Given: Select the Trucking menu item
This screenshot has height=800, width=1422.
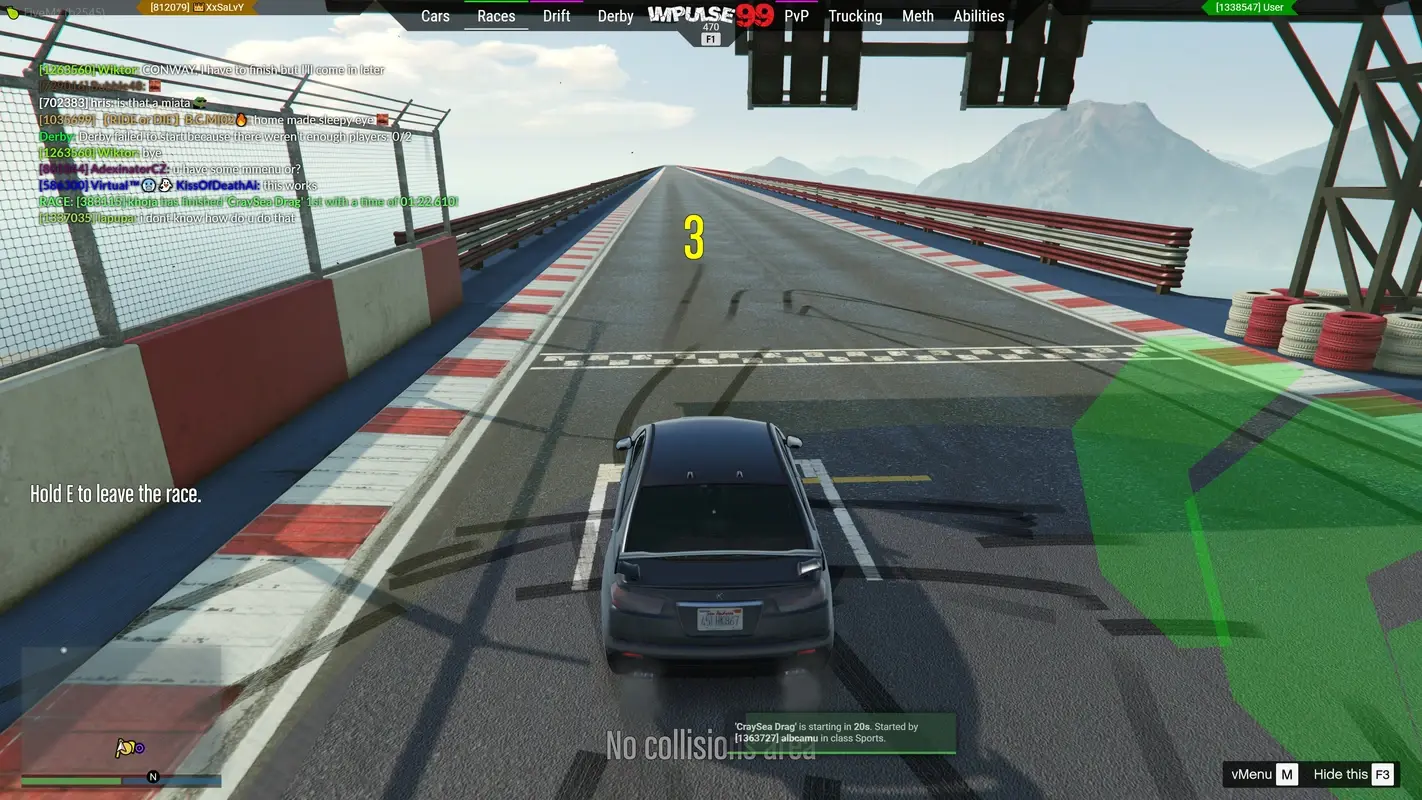Looking at the screenshot, I should 855,16.
